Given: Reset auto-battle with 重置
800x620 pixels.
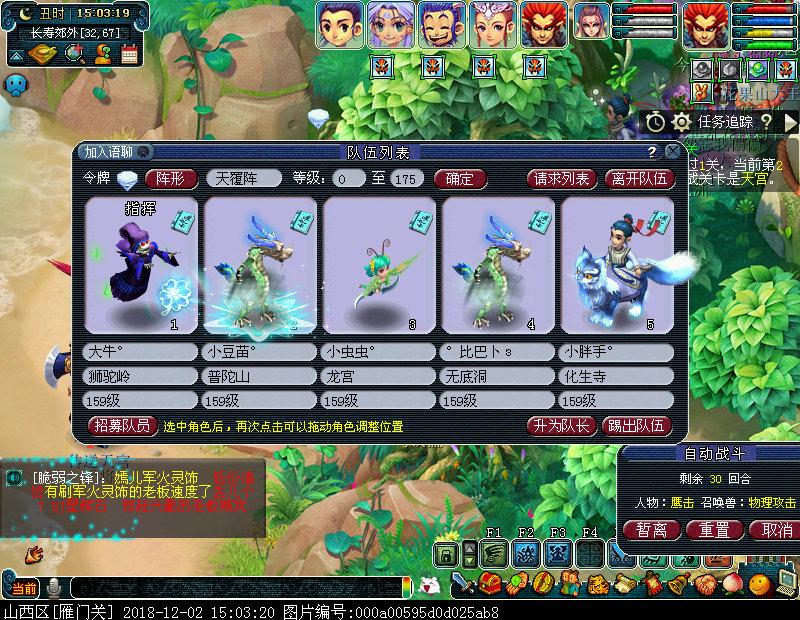Looking at the screenshot, I should coord(713,529).
